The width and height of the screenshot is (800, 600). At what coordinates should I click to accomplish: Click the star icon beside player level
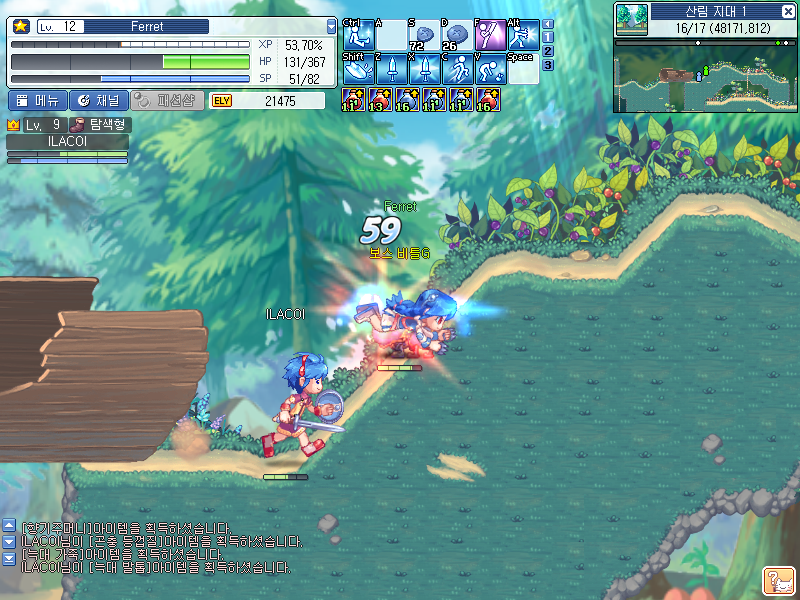coord(20,27)
